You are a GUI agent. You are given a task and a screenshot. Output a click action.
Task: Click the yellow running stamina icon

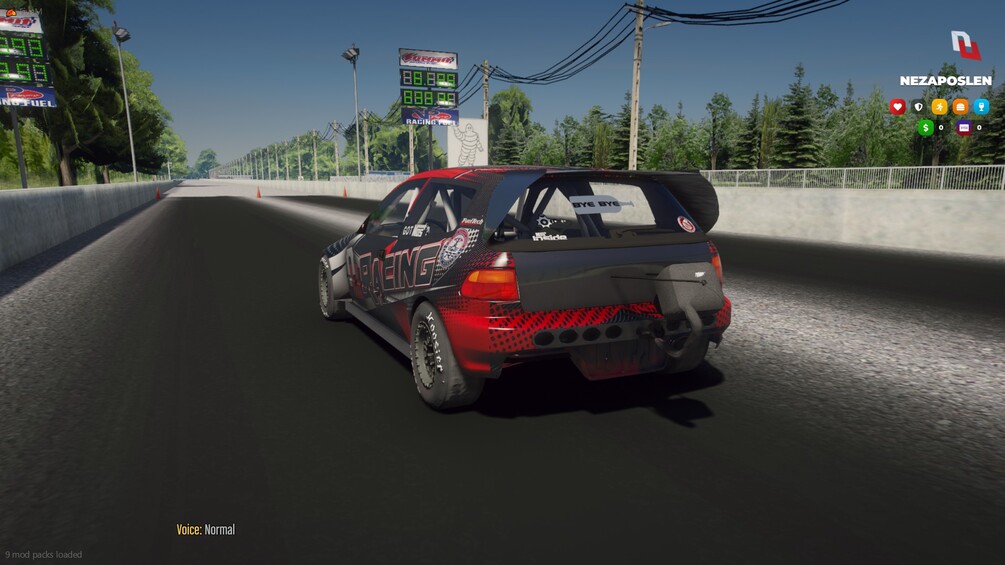point(939,107)
